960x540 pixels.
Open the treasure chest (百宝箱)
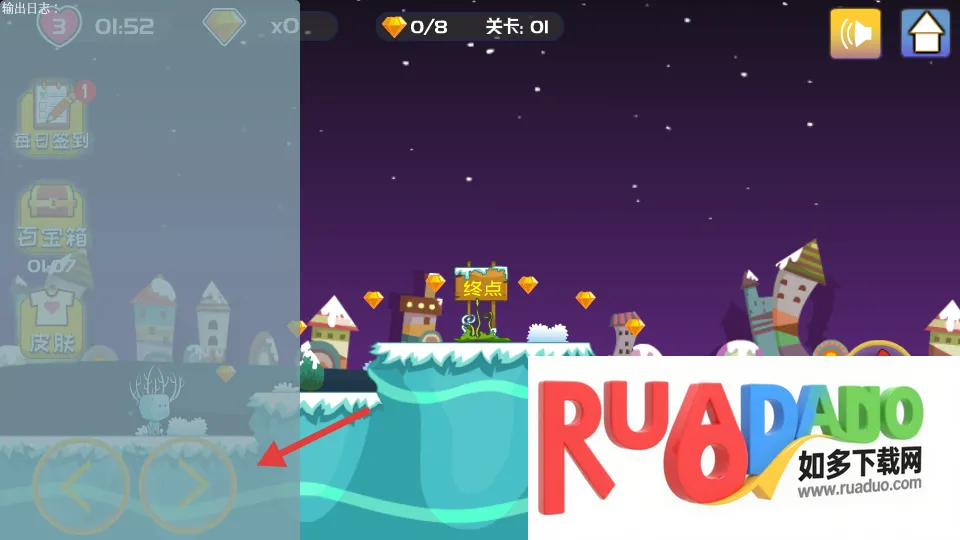tap(51, 215)
